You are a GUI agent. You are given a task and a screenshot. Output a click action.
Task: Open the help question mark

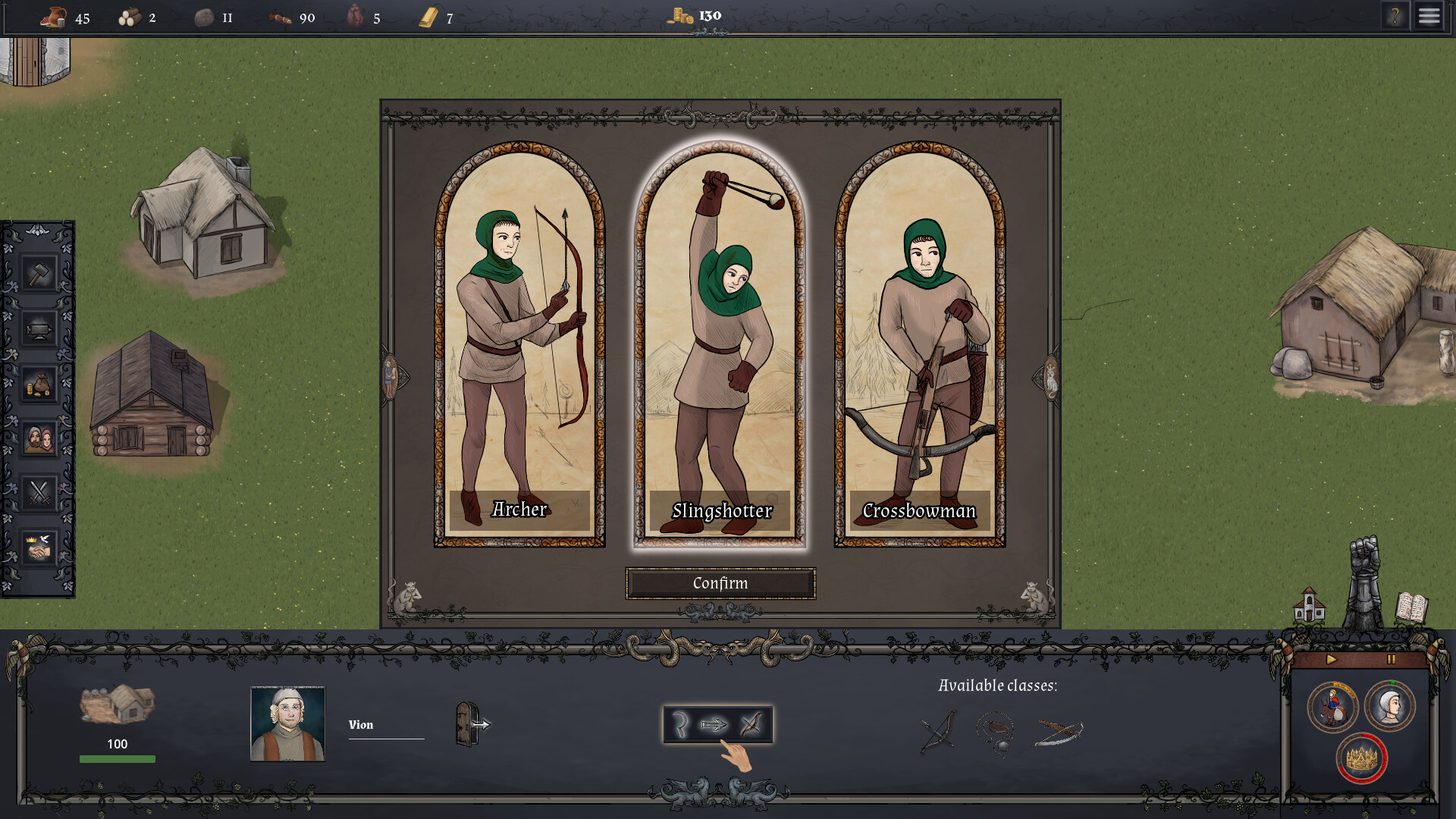(1397, 15)
